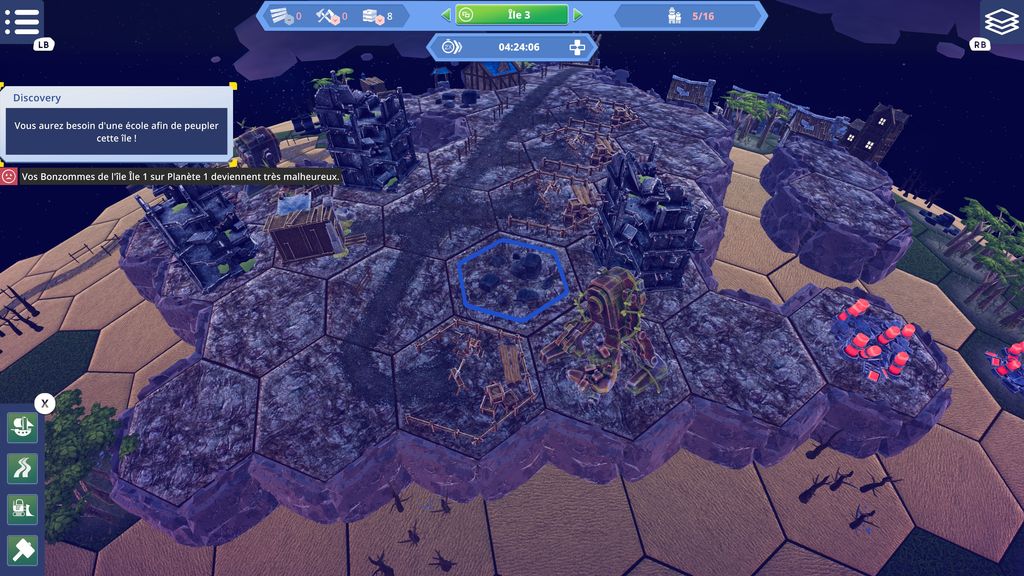Switch to the previous island arrow
This screenshot has width=1024, height=576.
click(x=446, y=15)
